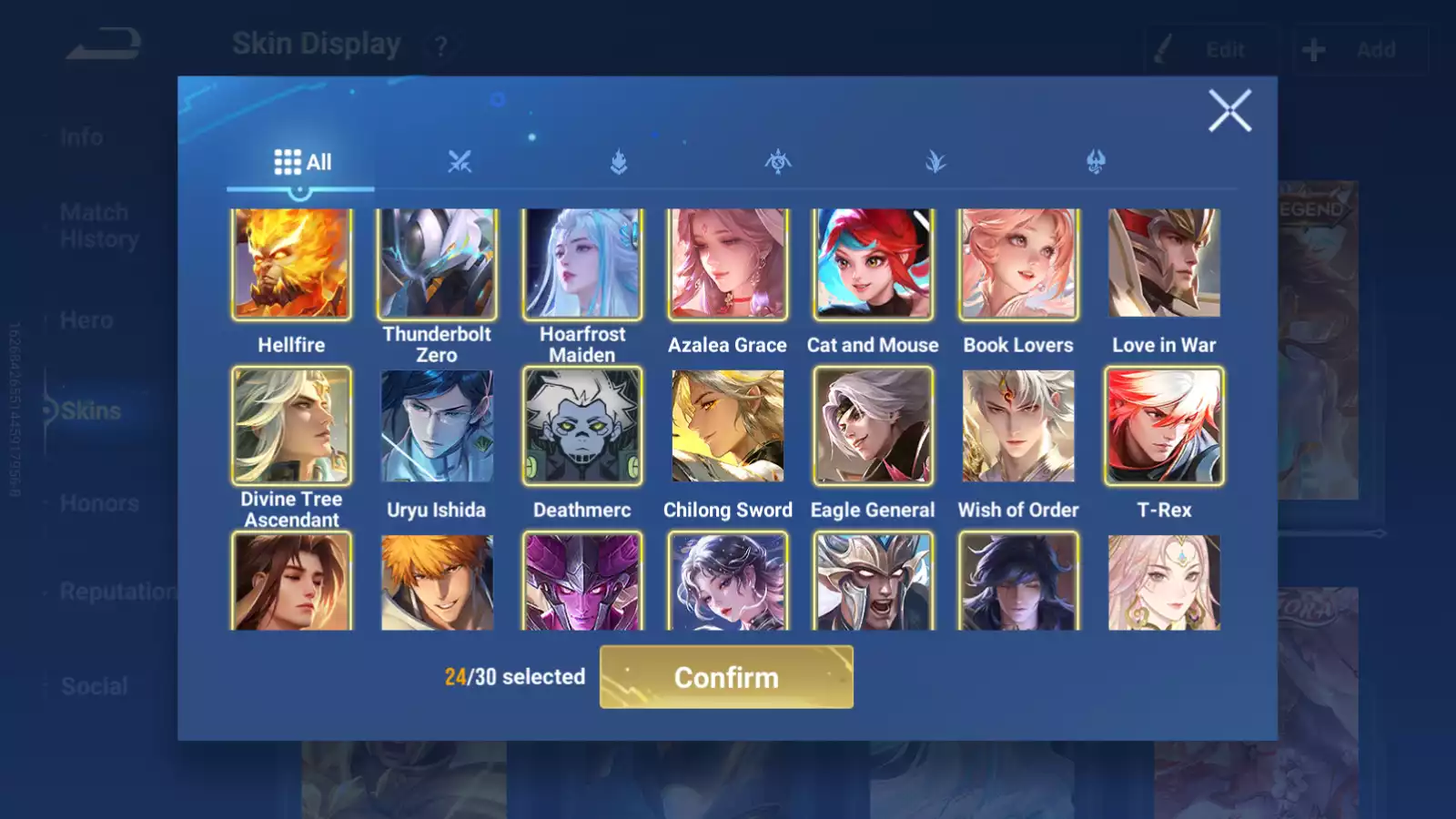The image size is (1456, 819).
Task: Filter skins by the crossed swords class icon
Action: (x=460, y=161)
